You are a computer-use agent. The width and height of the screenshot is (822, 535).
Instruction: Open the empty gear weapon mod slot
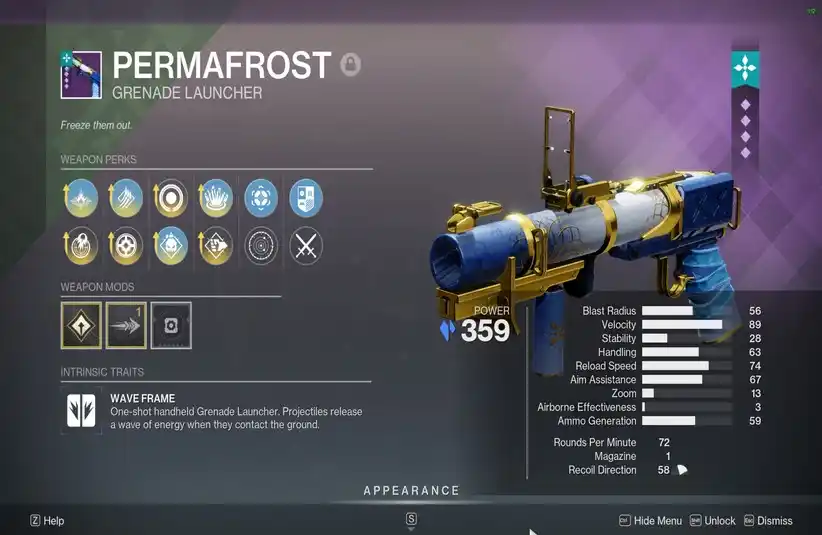171,326
